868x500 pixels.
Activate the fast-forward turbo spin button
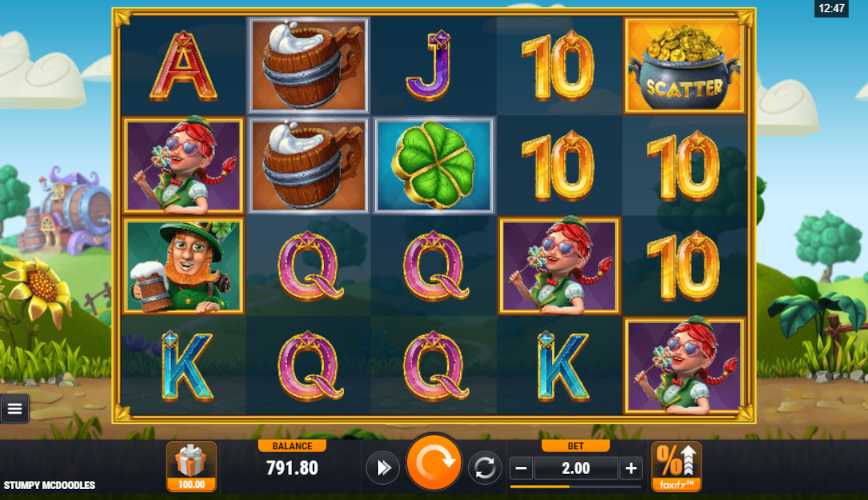click(381, 467)
